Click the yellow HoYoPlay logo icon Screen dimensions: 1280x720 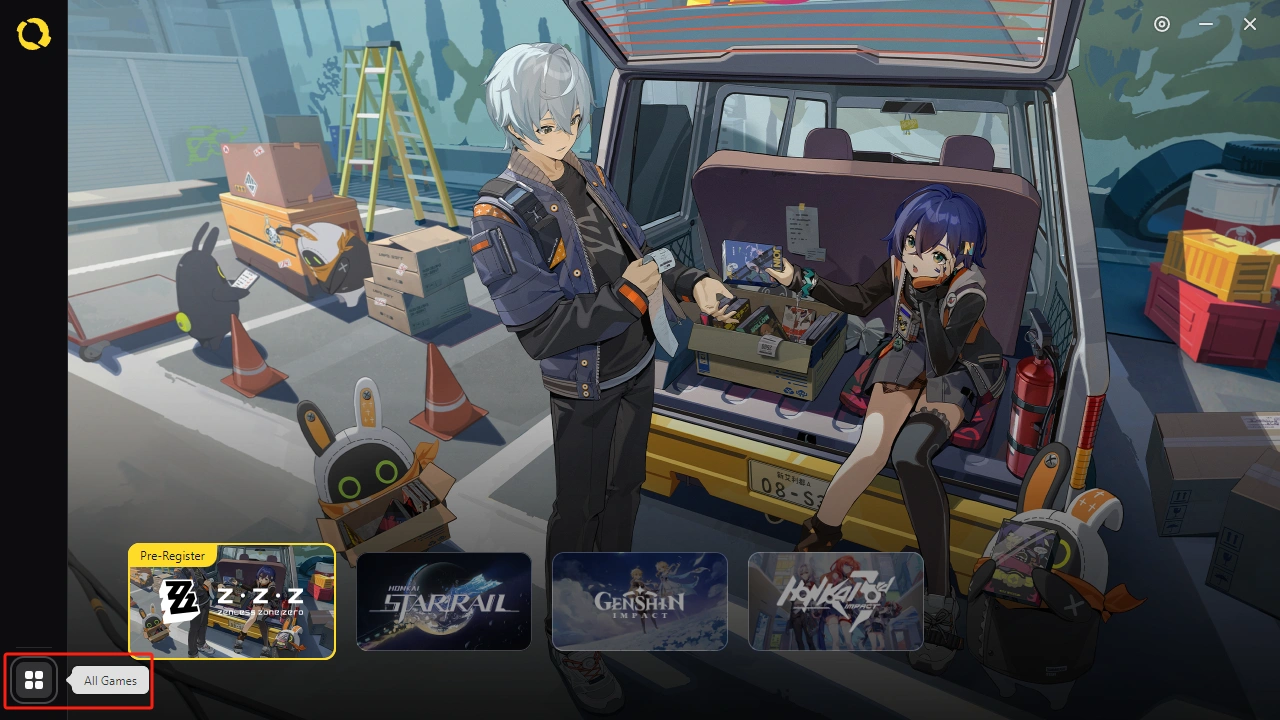coord(33,34)
